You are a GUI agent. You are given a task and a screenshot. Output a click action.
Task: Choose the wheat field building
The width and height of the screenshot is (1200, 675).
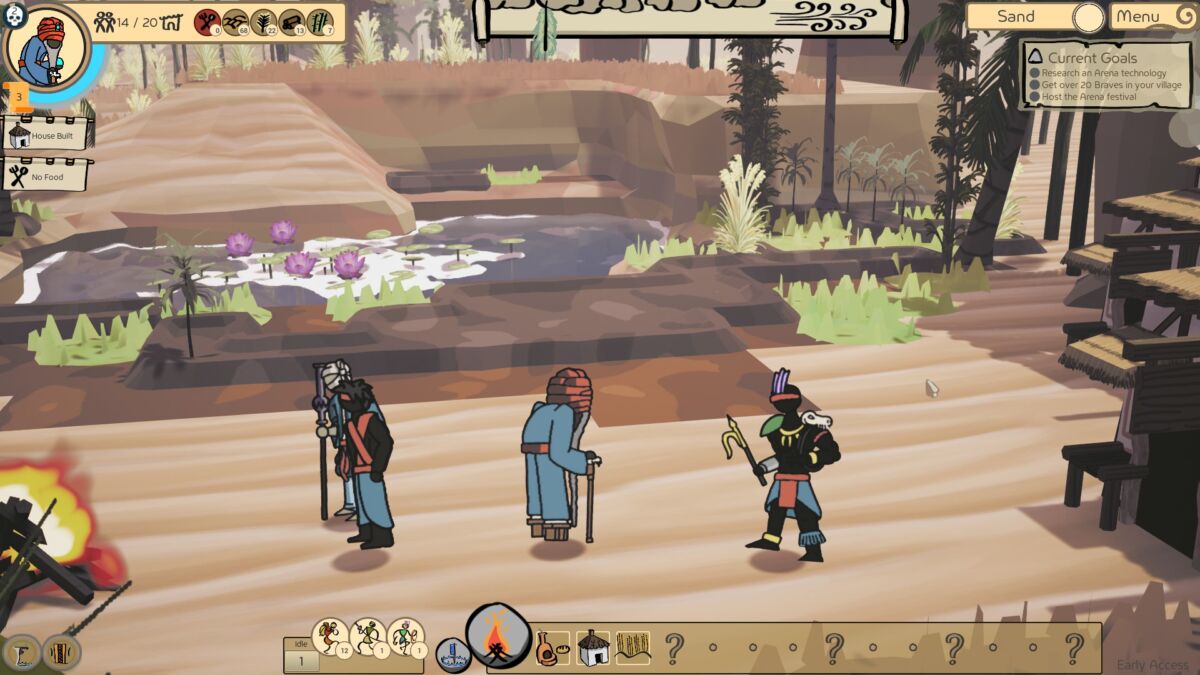pos(632,648)
